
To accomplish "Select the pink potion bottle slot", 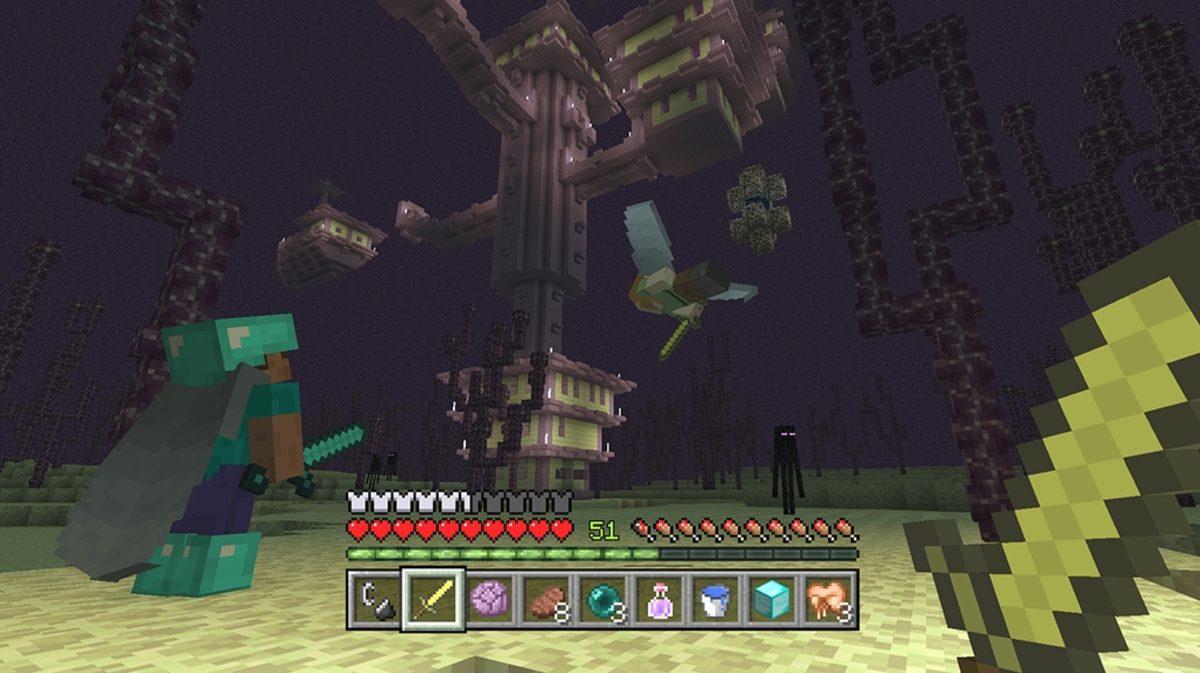I will pos(658,599).
